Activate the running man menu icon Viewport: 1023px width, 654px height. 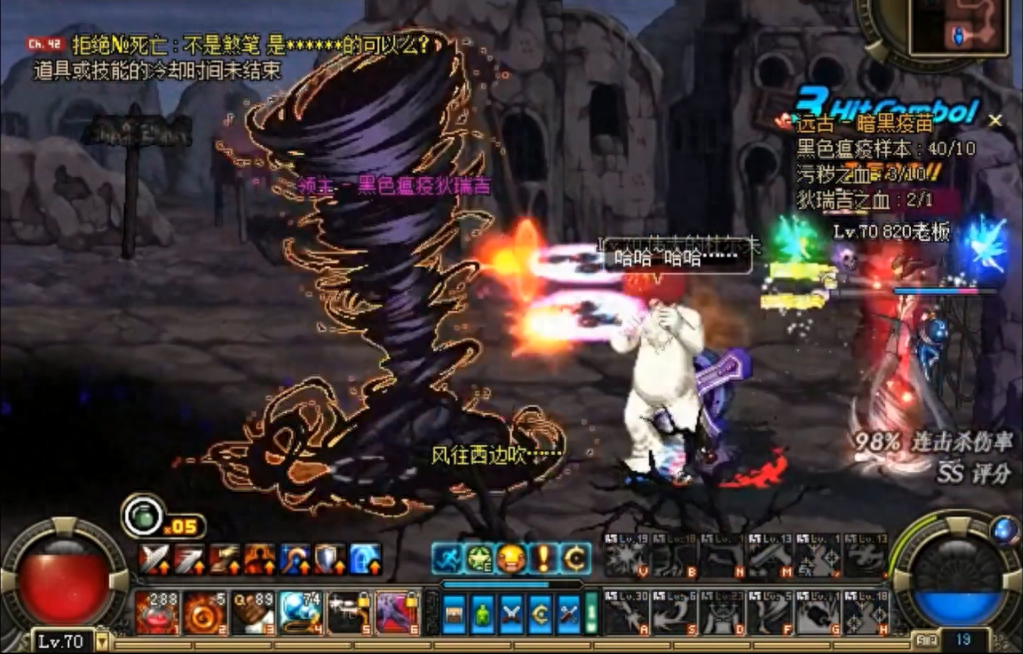click(x=447, y=558)
